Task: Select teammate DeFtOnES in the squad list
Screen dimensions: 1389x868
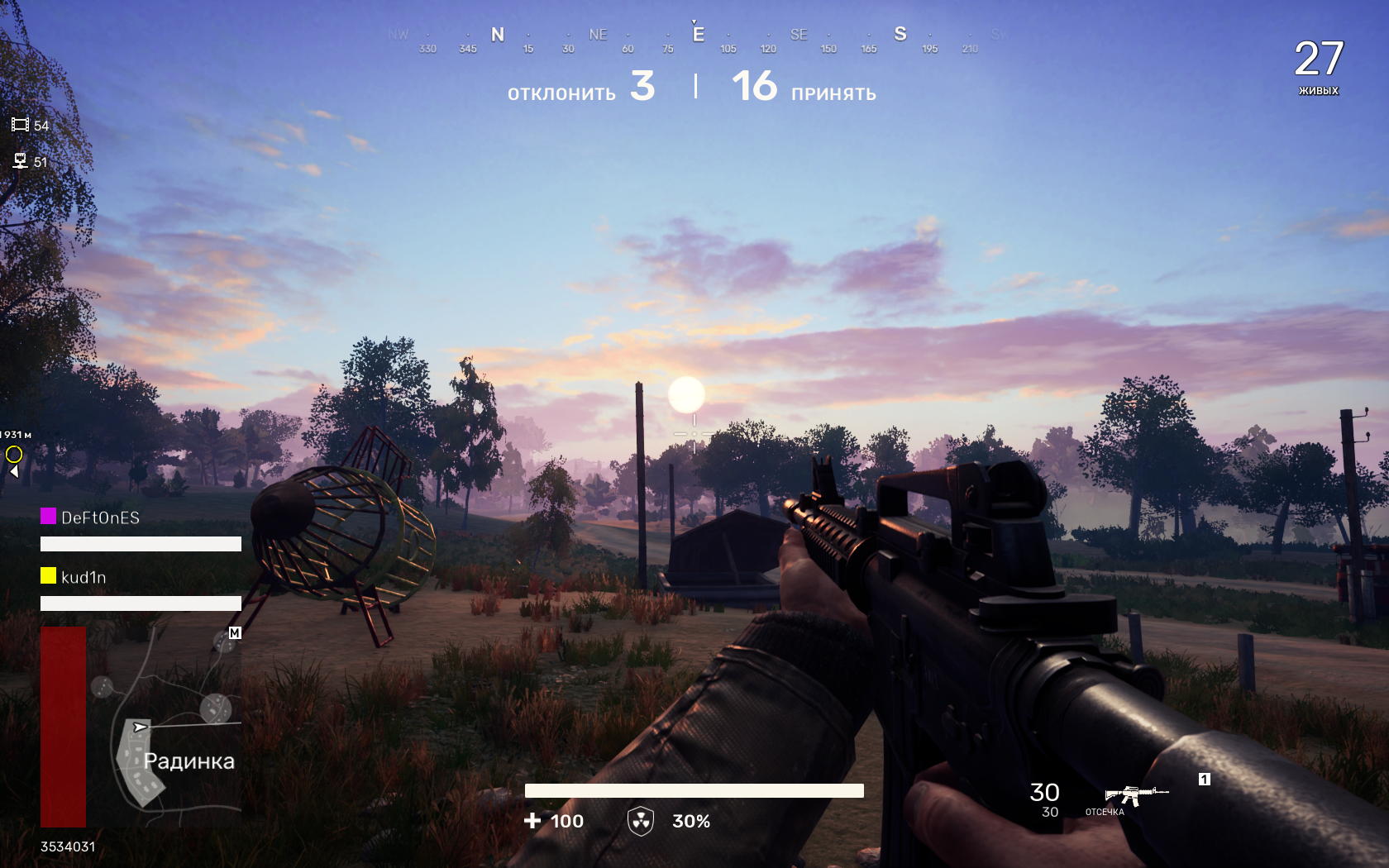Action: 100,517
